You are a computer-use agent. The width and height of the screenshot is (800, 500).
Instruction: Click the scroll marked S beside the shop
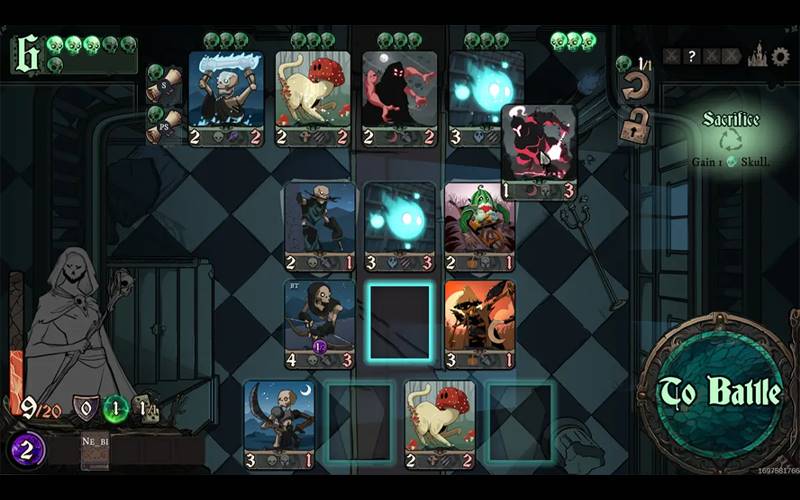tap(165, 86)
